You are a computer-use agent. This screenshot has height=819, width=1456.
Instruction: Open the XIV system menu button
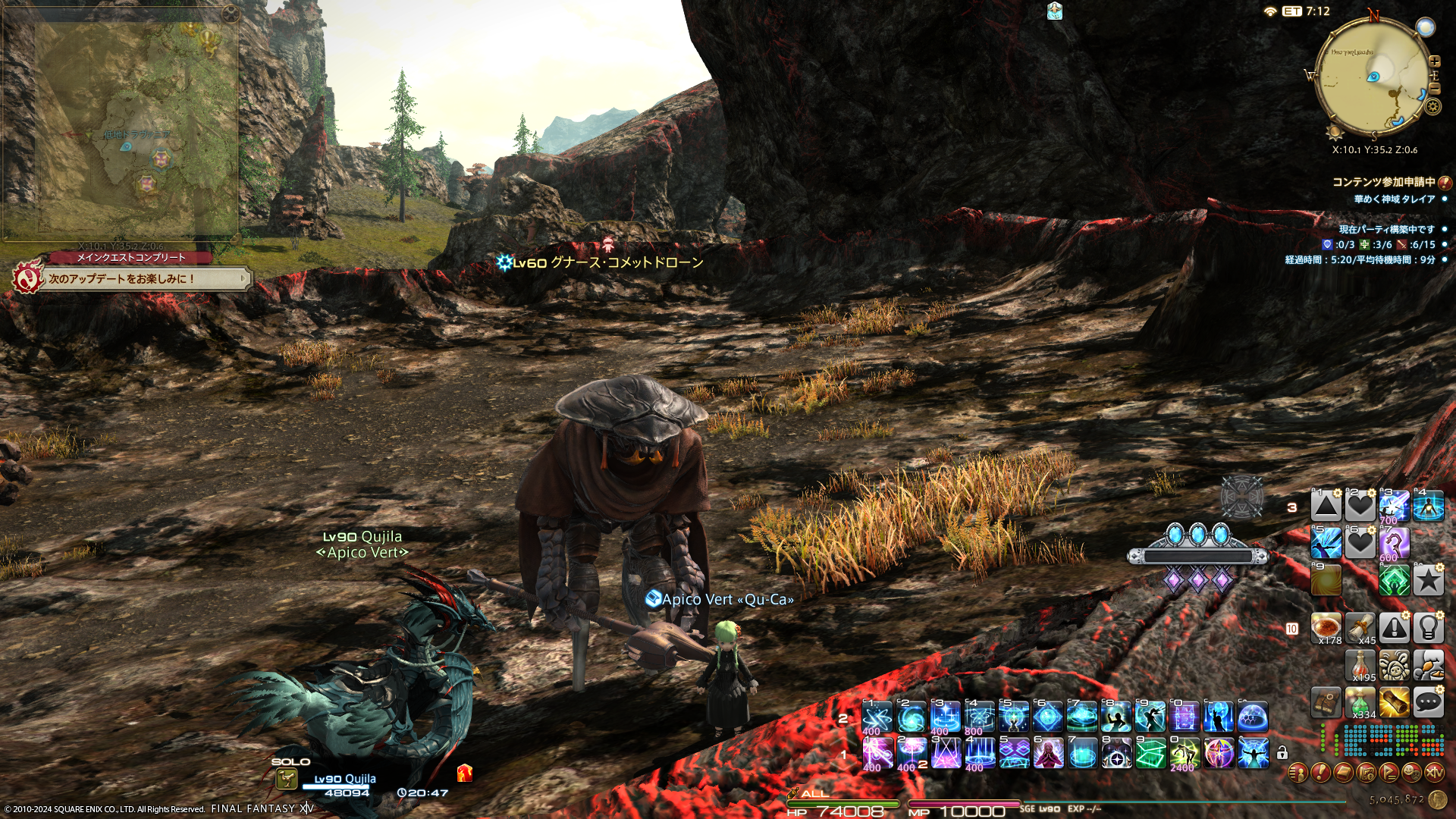pos(1434,773)
